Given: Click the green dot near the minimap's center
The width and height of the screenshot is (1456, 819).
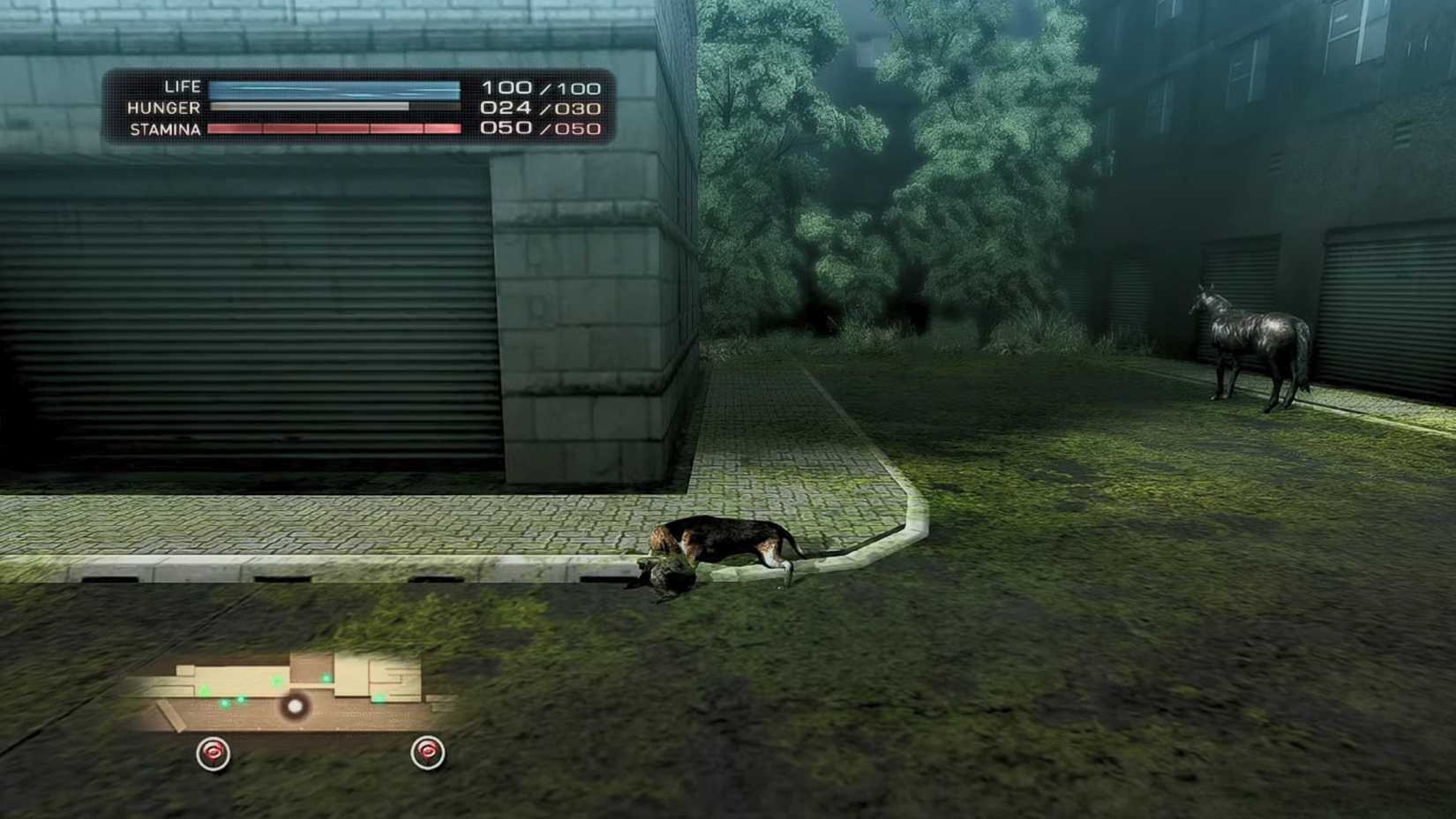Looking at the screenshot, I should pyautogui.click(x=276, y=682).
